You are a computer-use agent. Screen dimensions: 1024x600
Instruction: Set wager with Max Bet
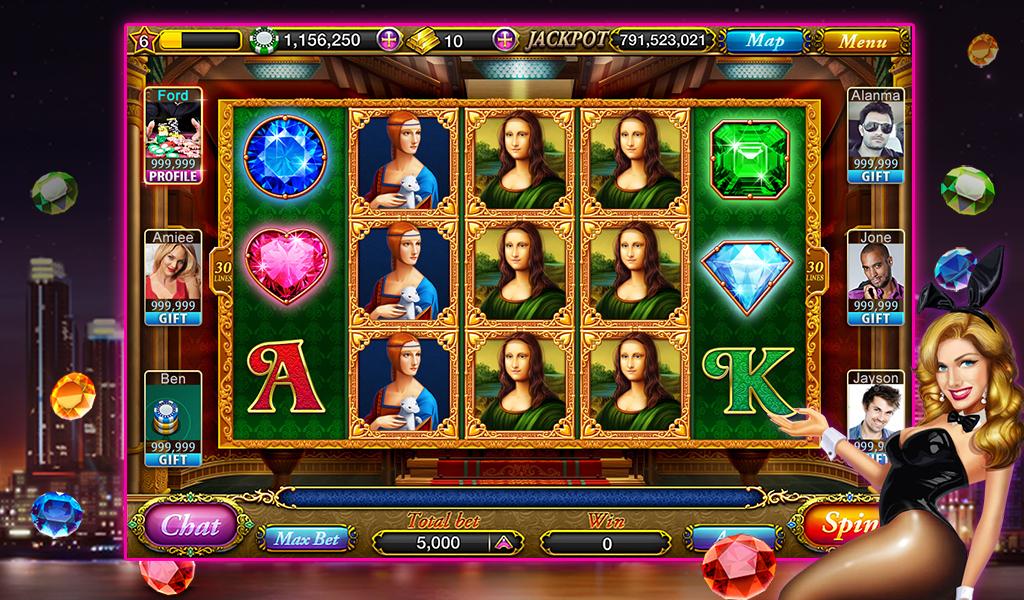pos(307,539)
